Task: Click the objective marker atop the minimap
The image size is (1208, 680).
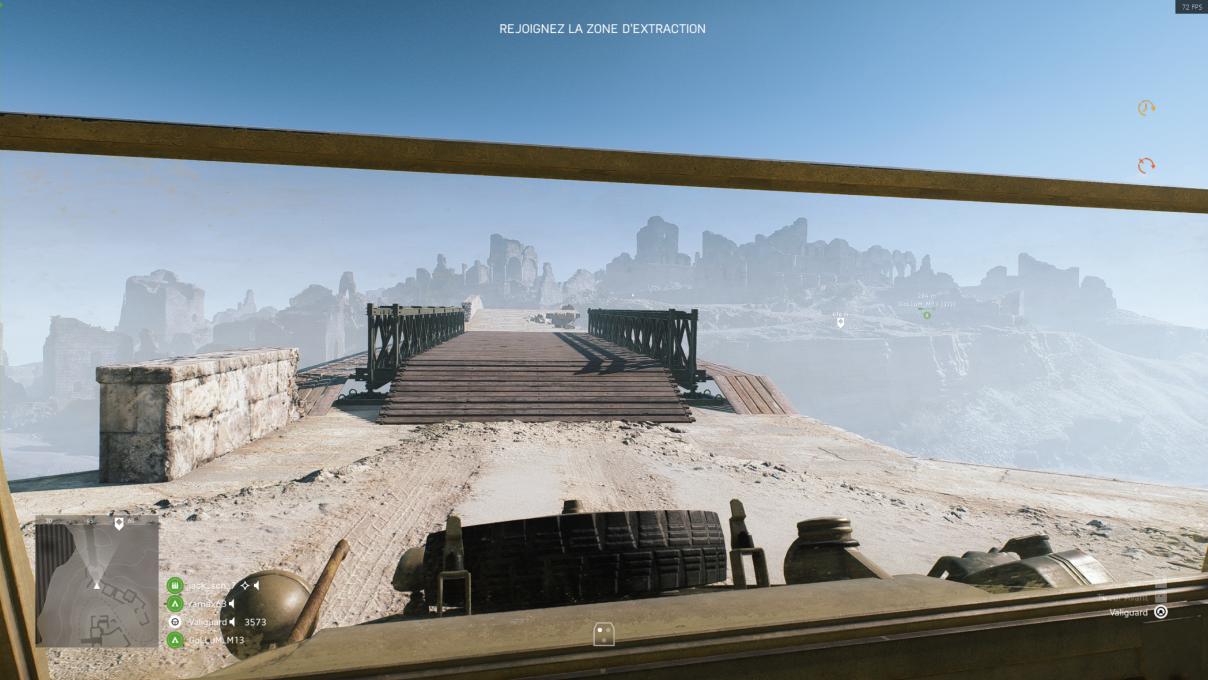Action: tap(119, 523)
